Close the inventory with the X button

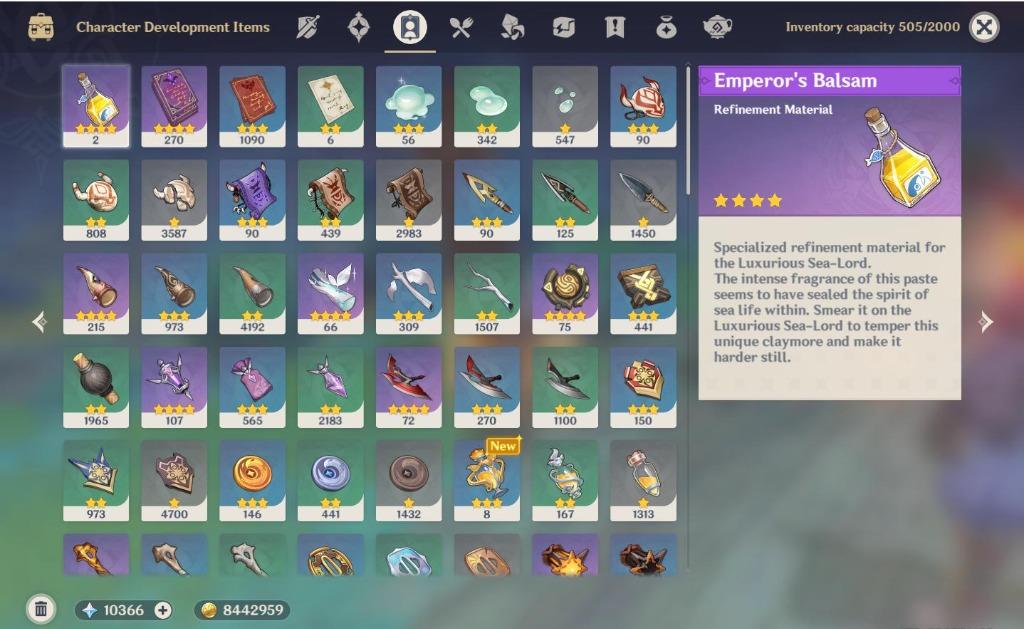pyautogui.click(x=984, y=27)
